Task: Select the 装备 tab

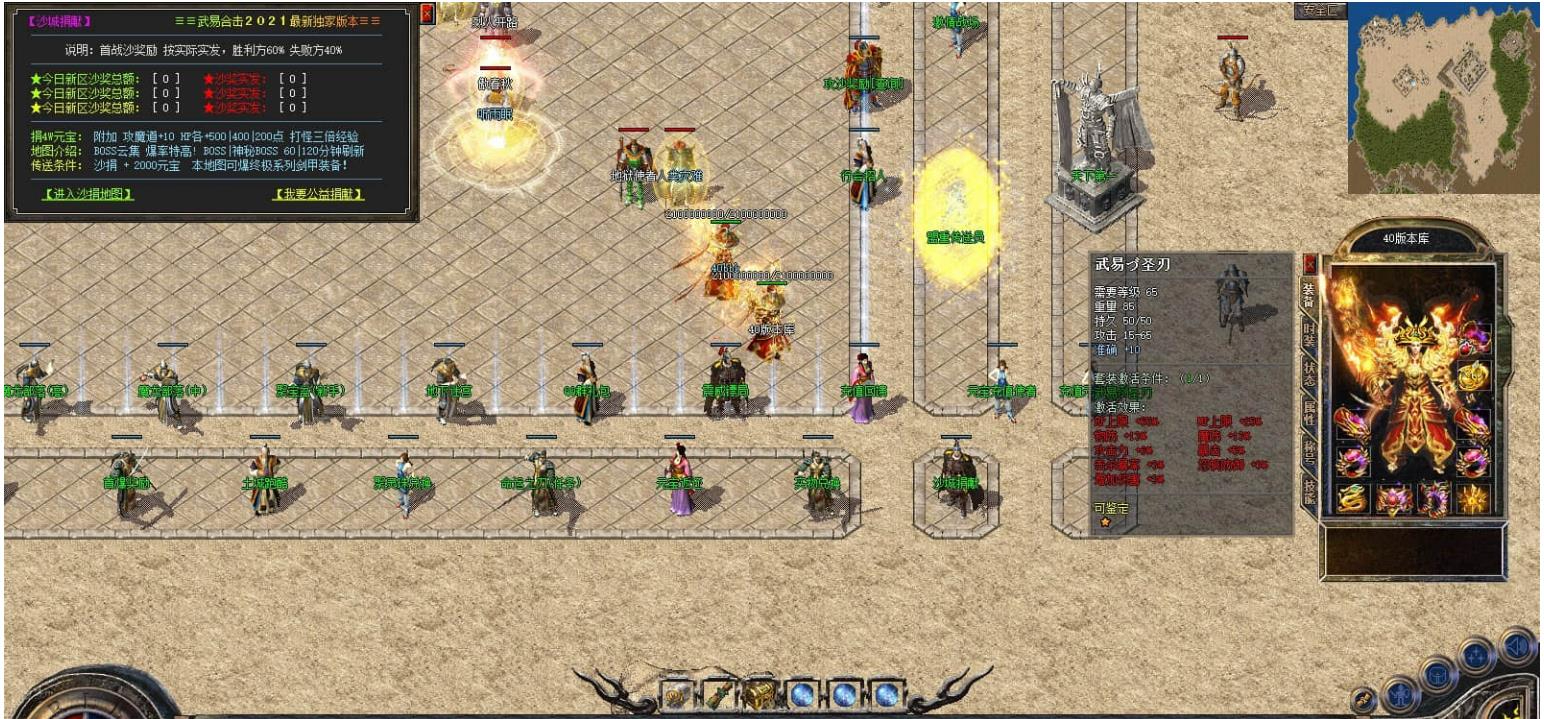Action: pyautogui.click(x=1308, y=293)
